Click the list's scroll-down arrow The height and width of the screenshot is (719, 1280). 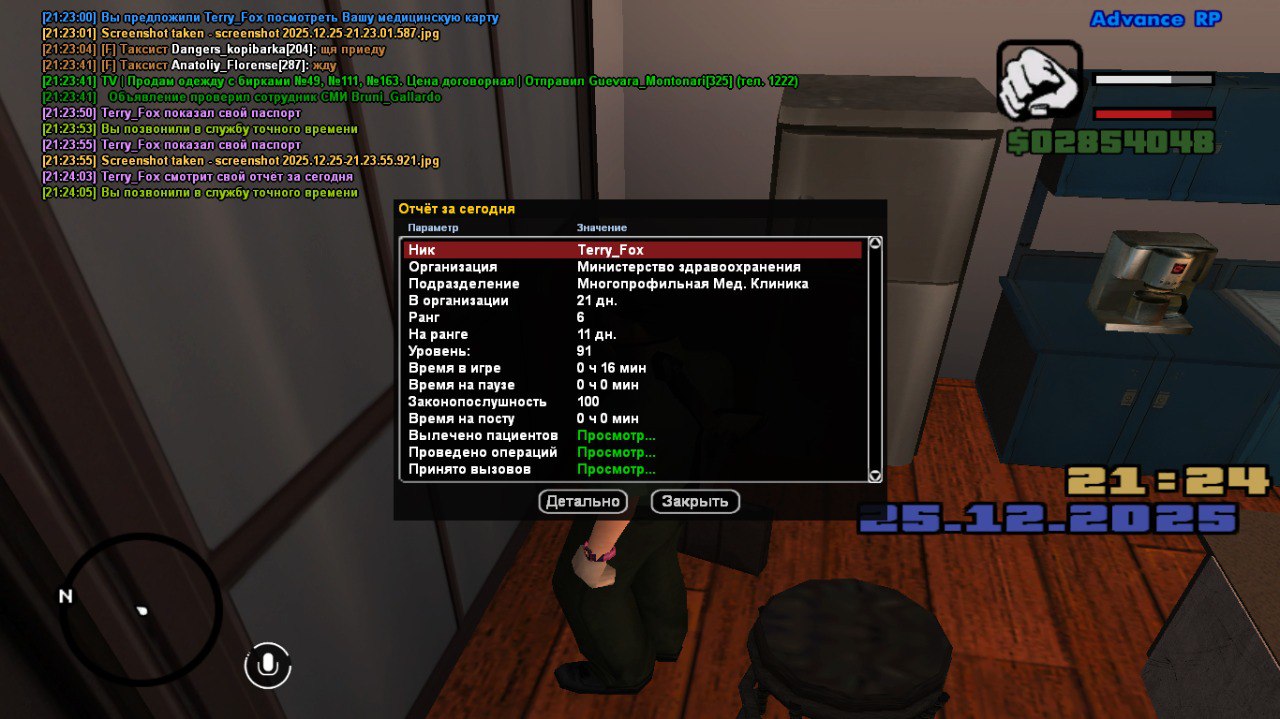875,476
